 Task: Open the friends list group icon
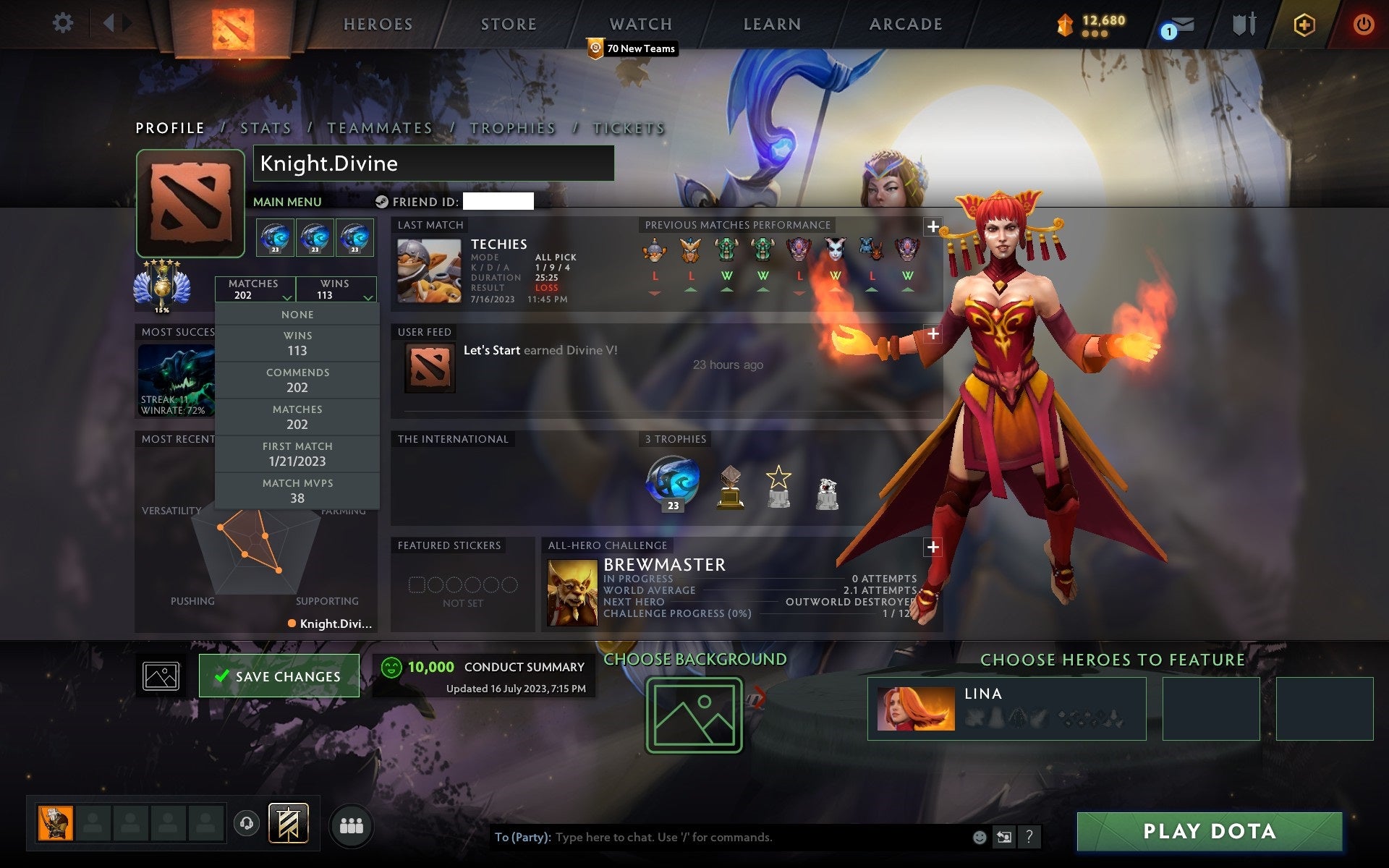click(351, 825)
